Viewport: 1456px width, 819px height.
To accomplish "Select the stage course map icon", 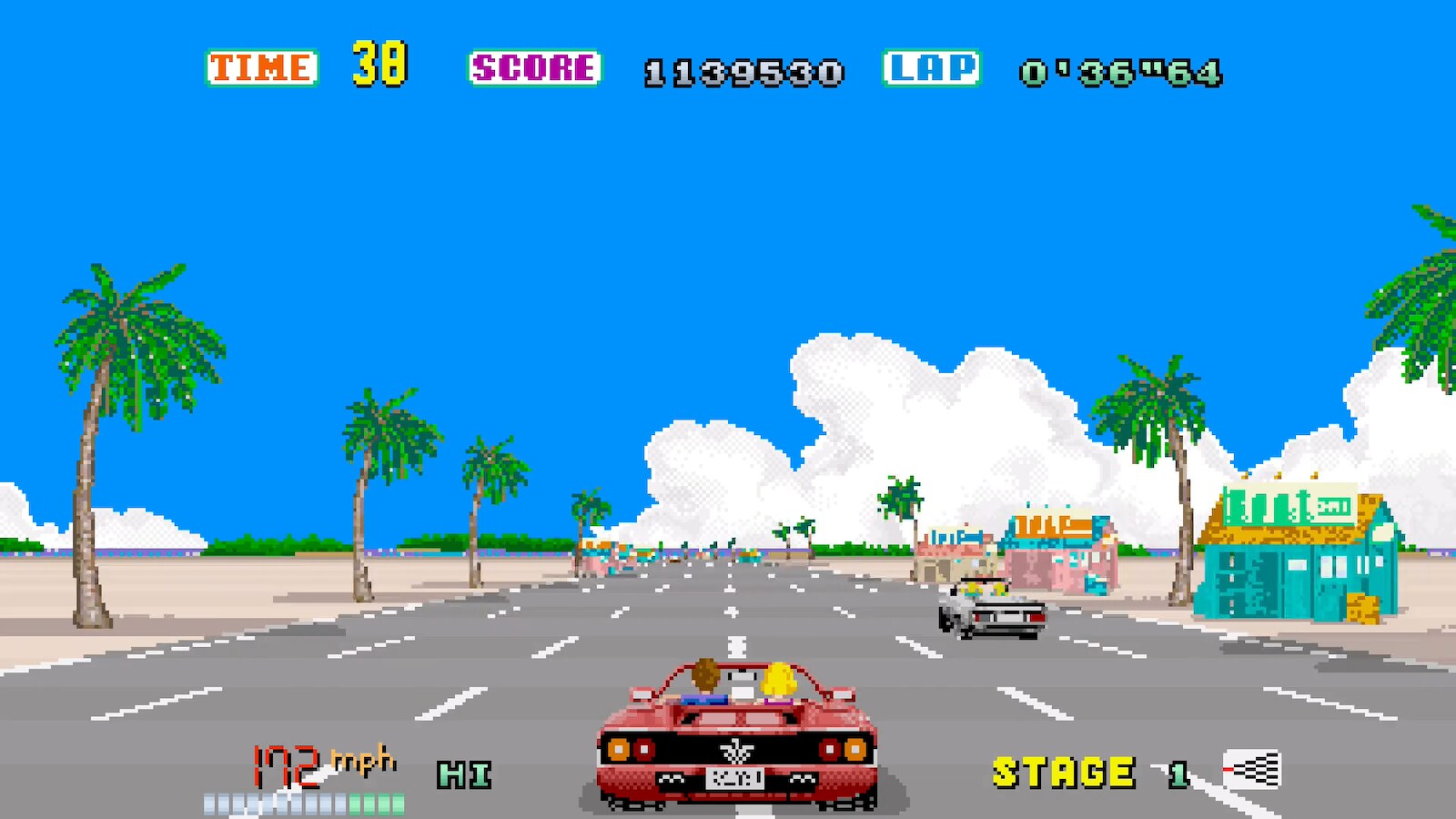I will click(x=1252, y=770).
